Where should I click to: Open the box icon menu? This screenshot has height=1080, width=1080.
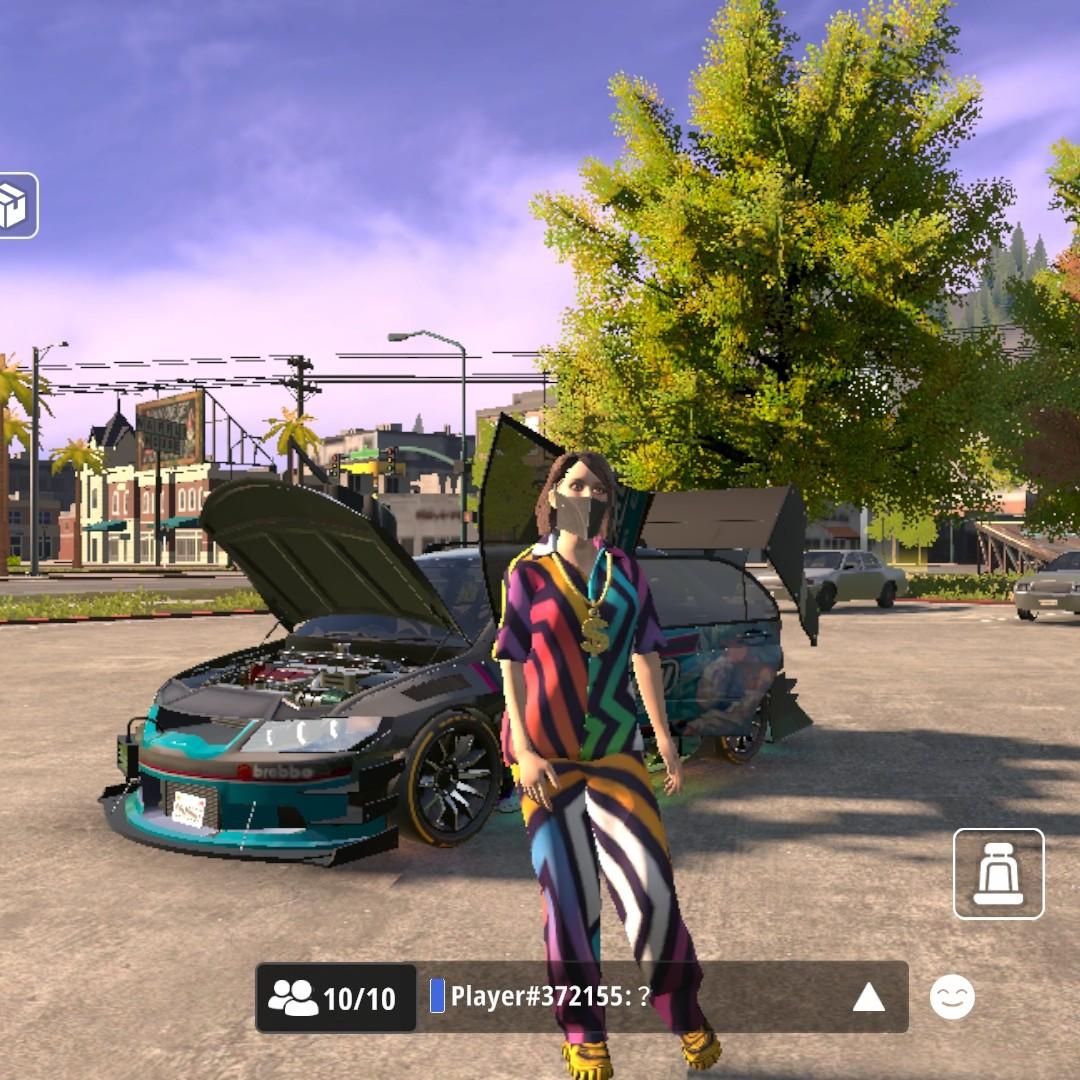pos(17,206)
